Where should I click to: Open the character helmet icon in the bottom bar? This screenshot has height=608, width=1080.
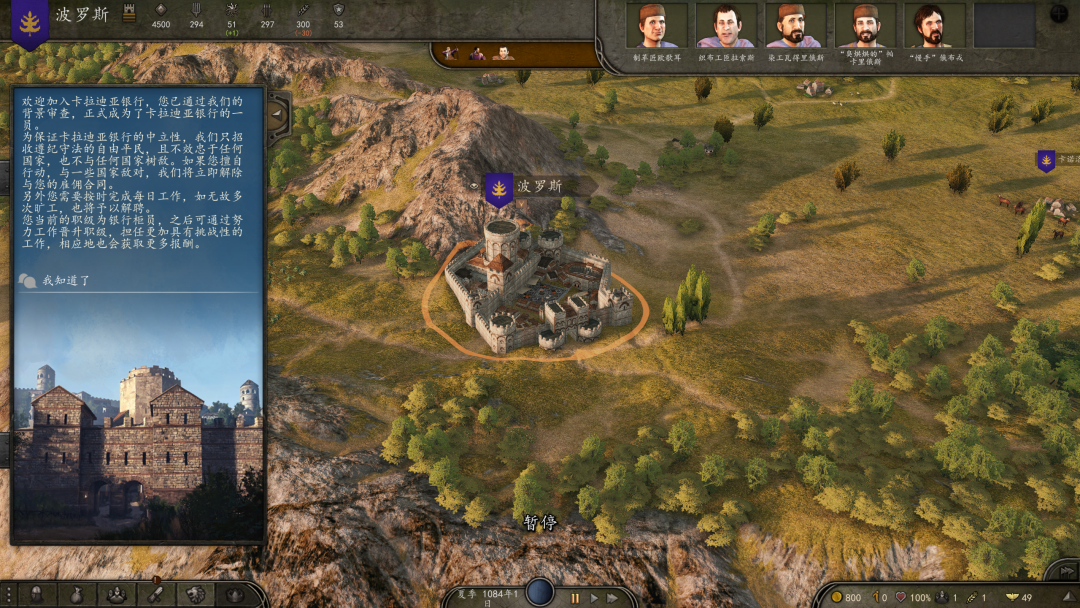[37, 595]
